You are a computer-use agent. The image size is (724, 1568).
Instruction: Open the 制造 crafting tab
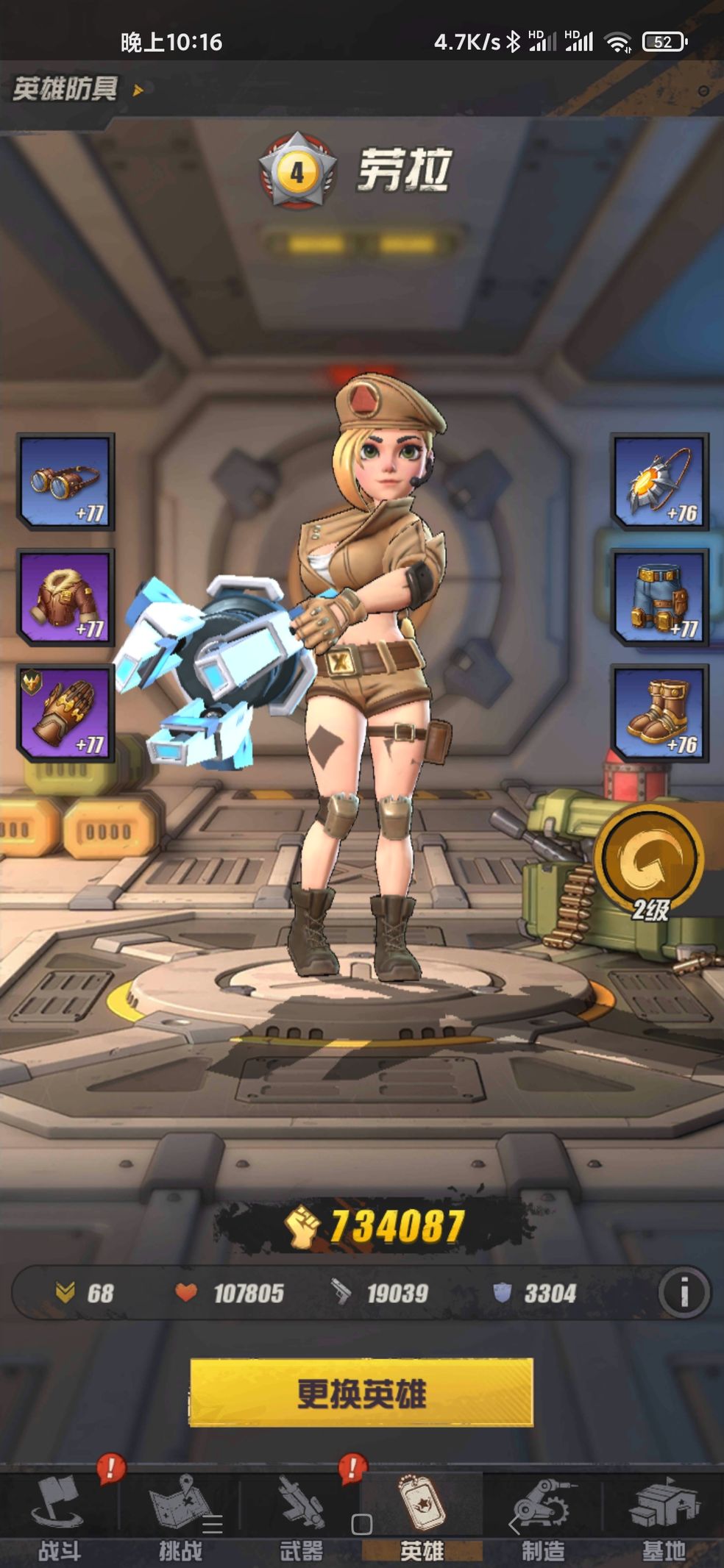pos(543,1519)
